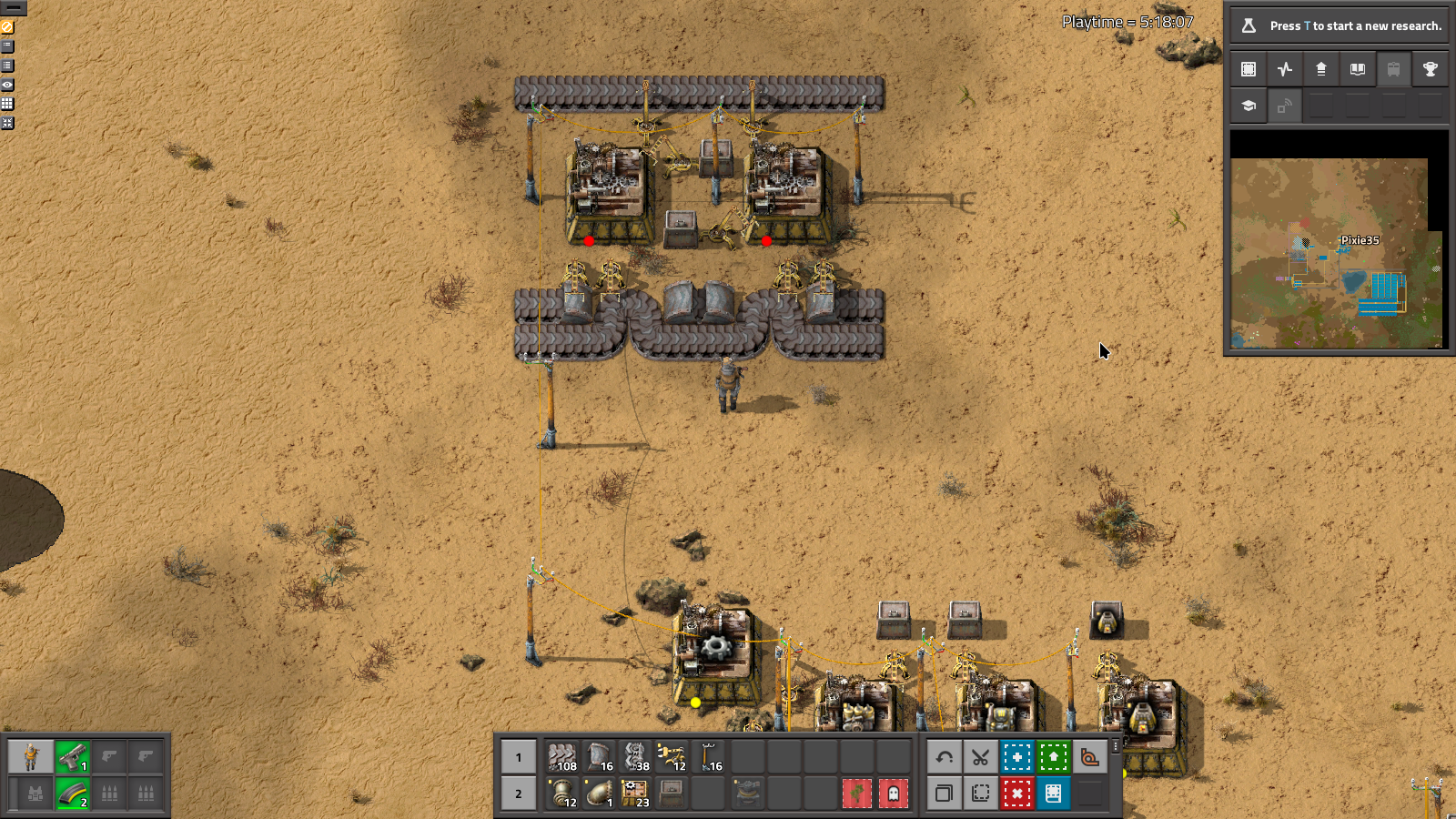The height and width of the screenshot is (819, 1456).
Task: Select transport belt stack in quickbar
Action: (x=563, y=757)
